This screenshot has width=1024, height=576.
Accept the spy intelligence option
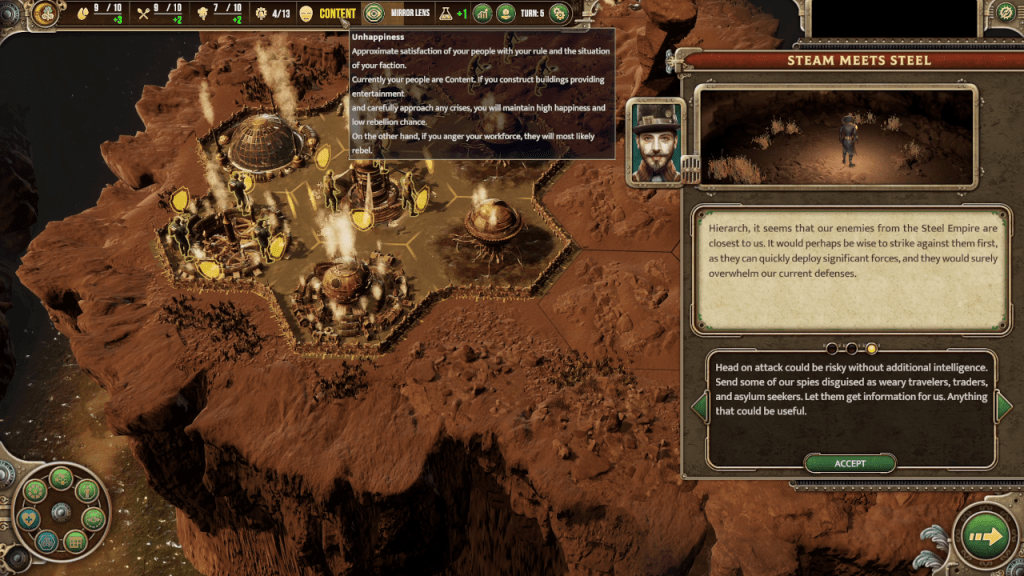point(849,463)
